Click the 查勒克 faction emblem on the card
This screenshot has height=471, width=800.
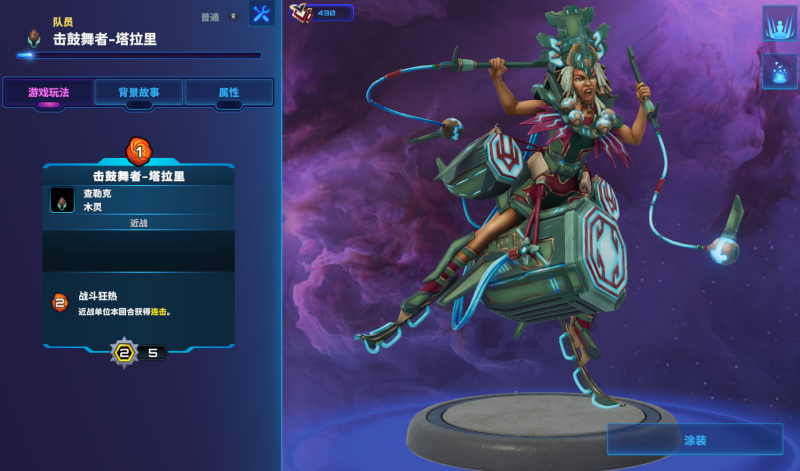[x=62, y=200]
